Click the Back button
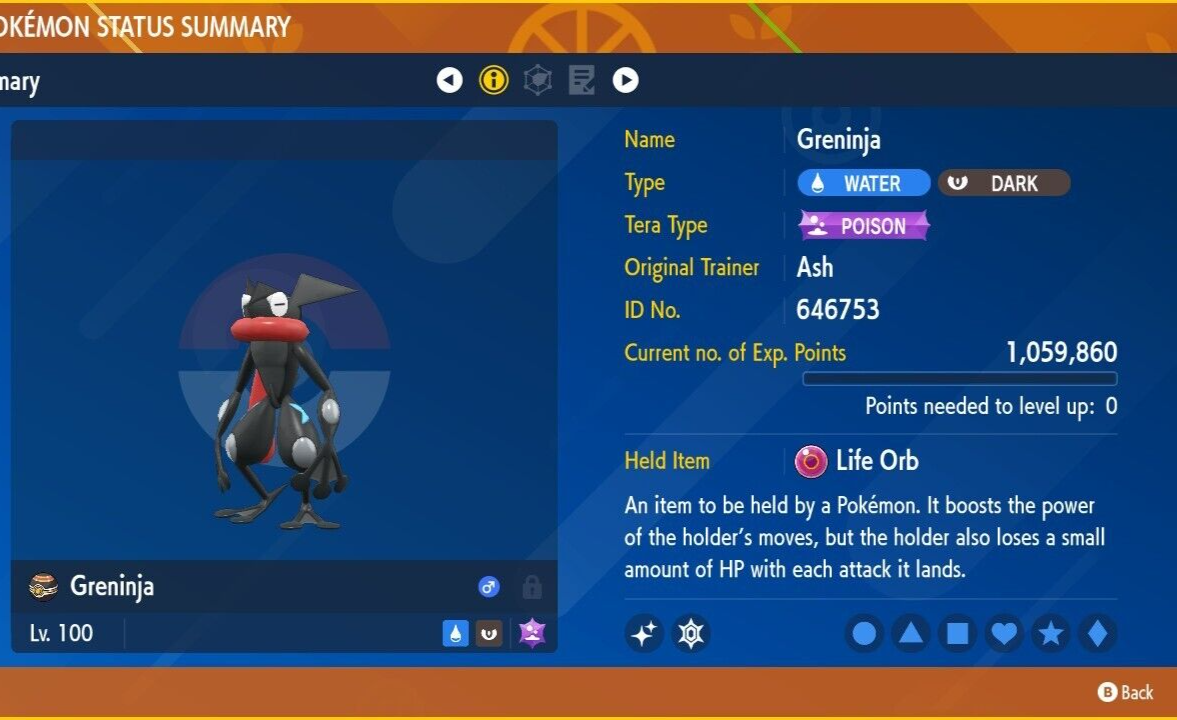Viewport: 1177px width, 720px height. [x=1126, y=692]
